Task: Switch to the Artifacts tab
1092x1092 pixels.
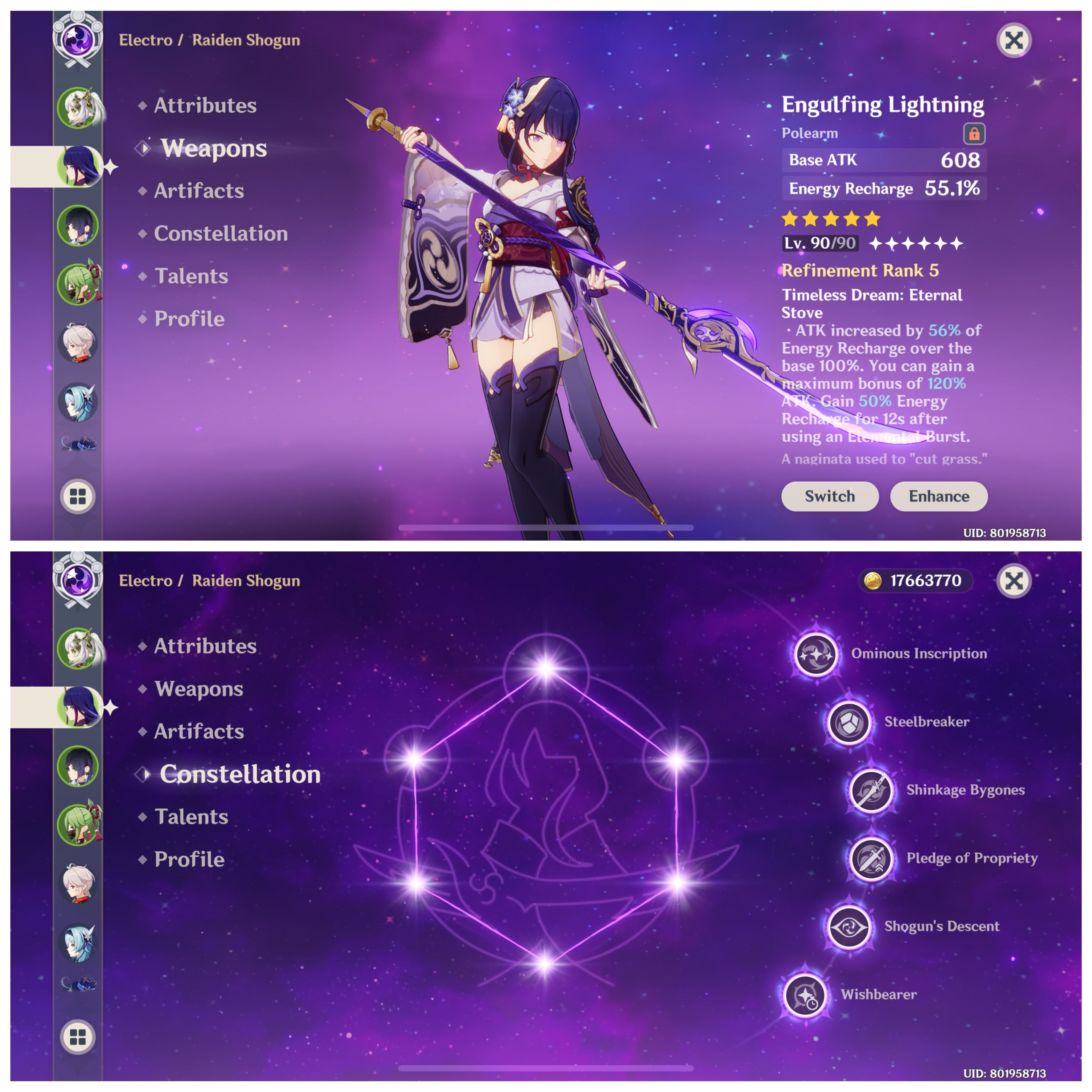Action: [x=198, y=191]
